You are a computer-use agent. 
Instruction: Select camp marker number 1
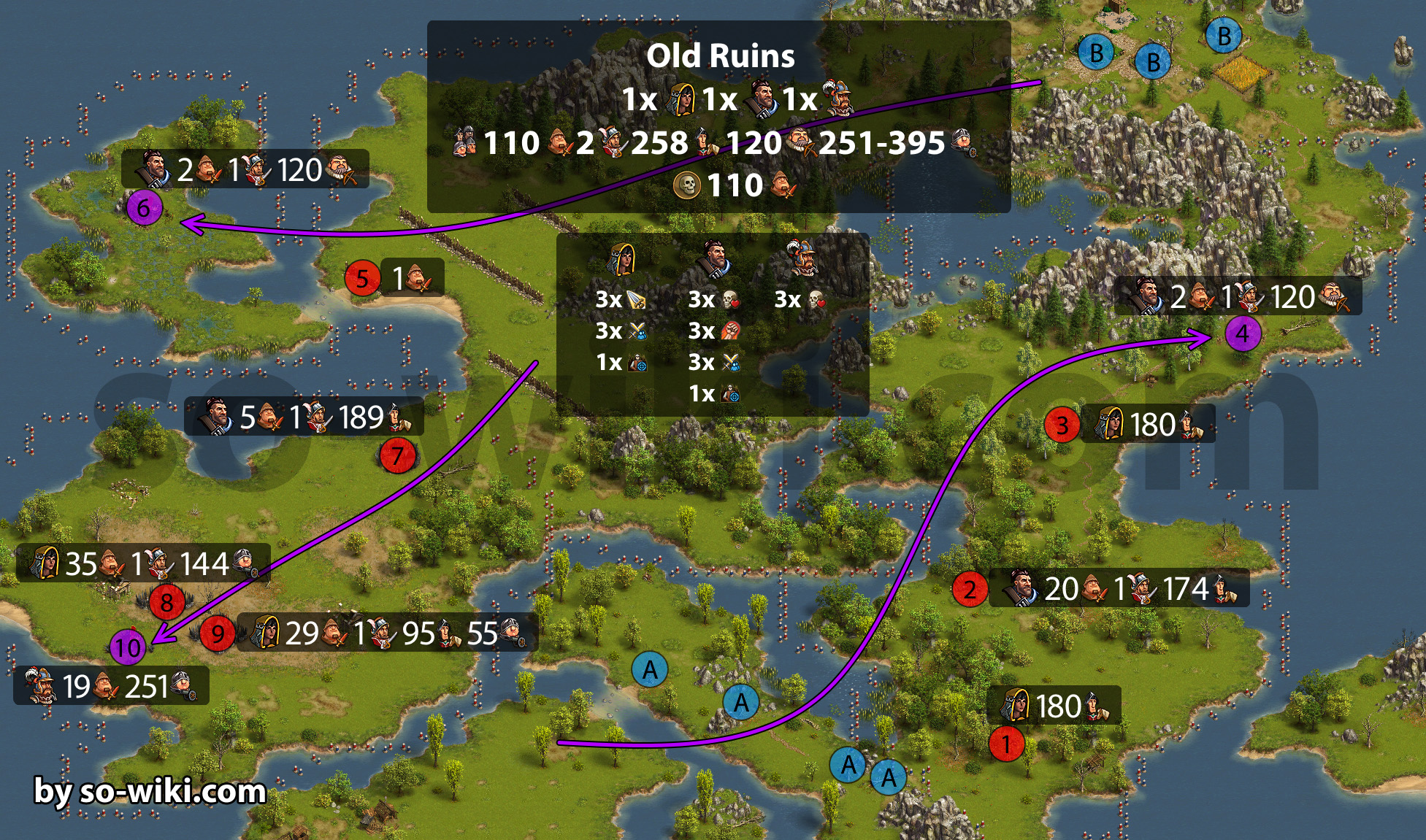(1006, 744)
